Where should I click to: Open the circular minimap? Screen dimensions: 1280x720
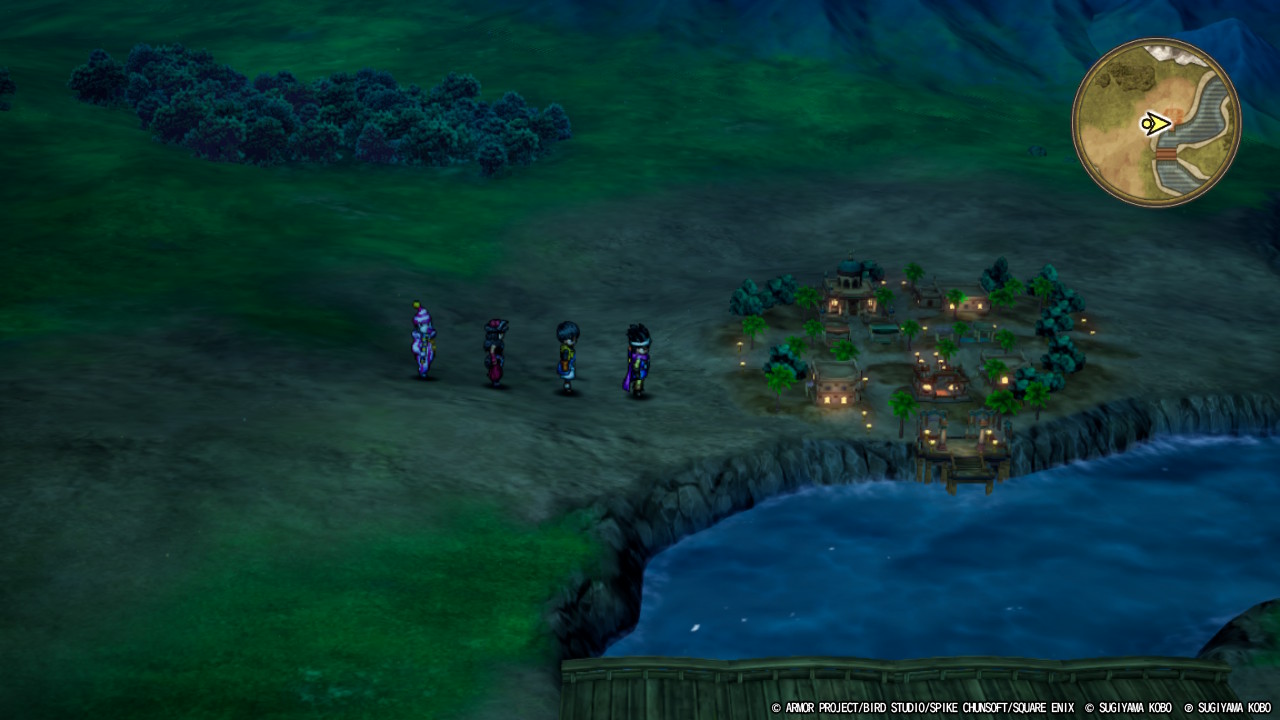(x=1156, y=123)
